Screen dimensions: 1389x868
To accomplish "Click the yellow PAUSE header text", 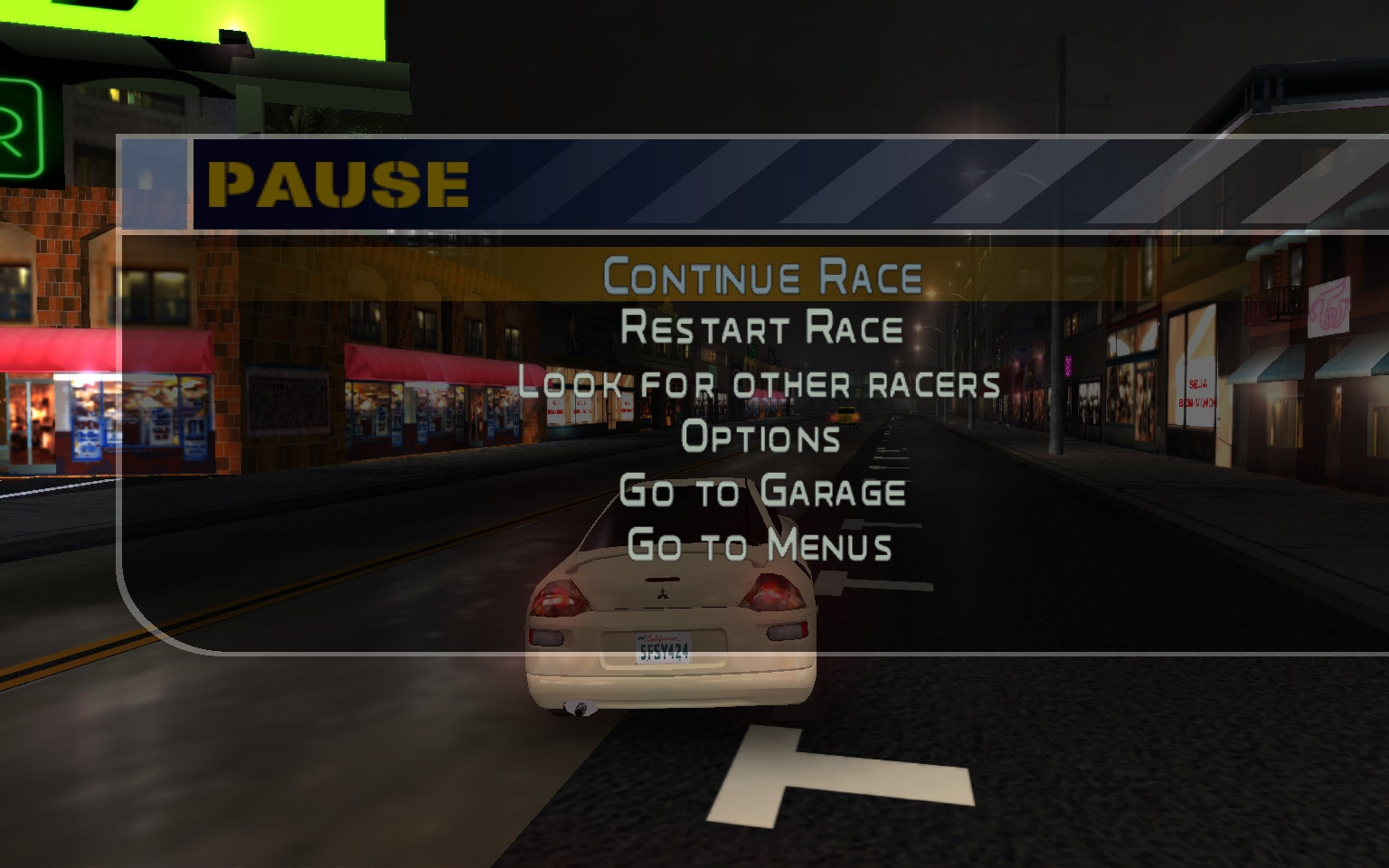I will [x=336, y=184].
